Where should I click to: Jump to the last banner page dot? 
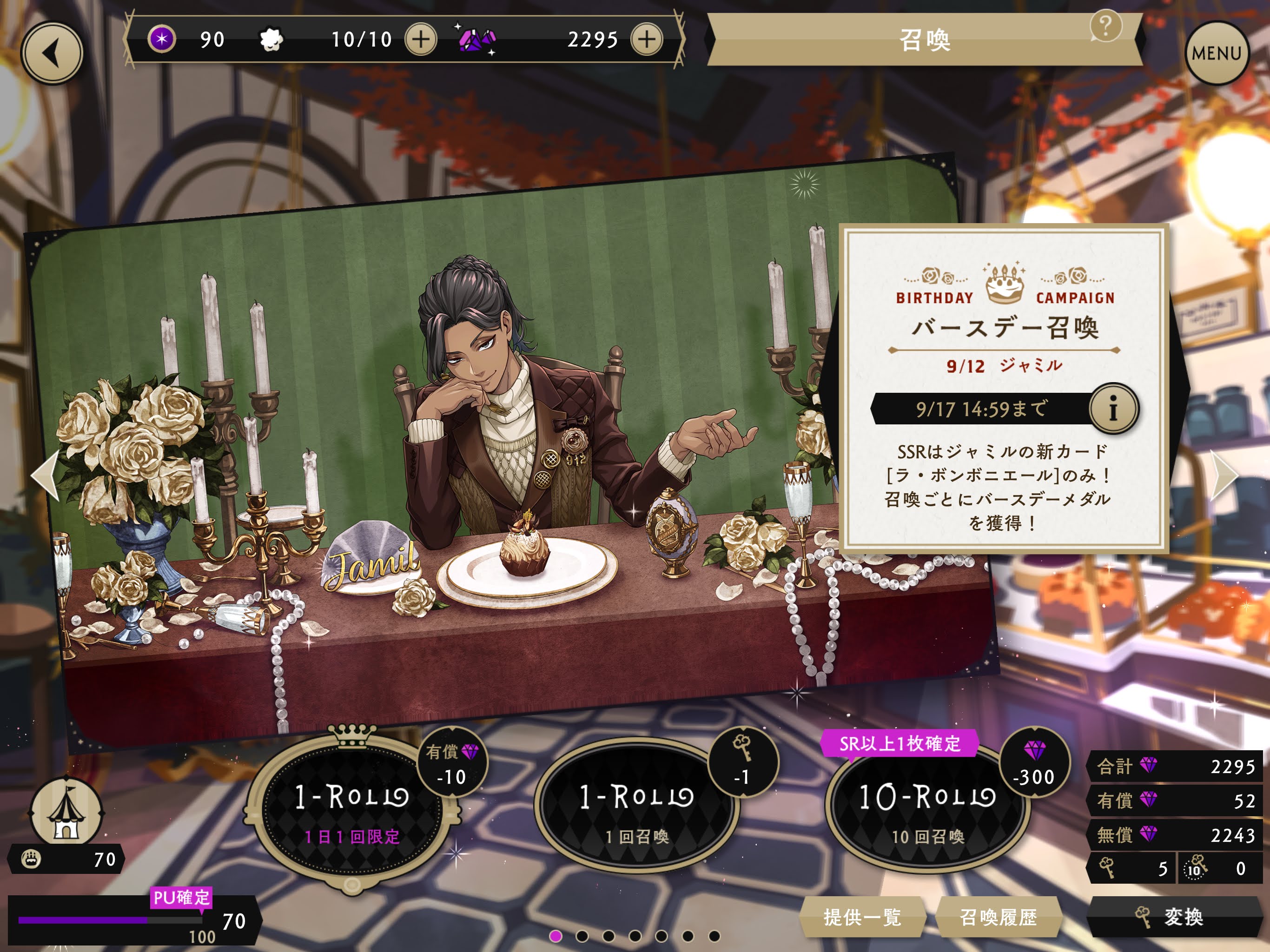714,937
